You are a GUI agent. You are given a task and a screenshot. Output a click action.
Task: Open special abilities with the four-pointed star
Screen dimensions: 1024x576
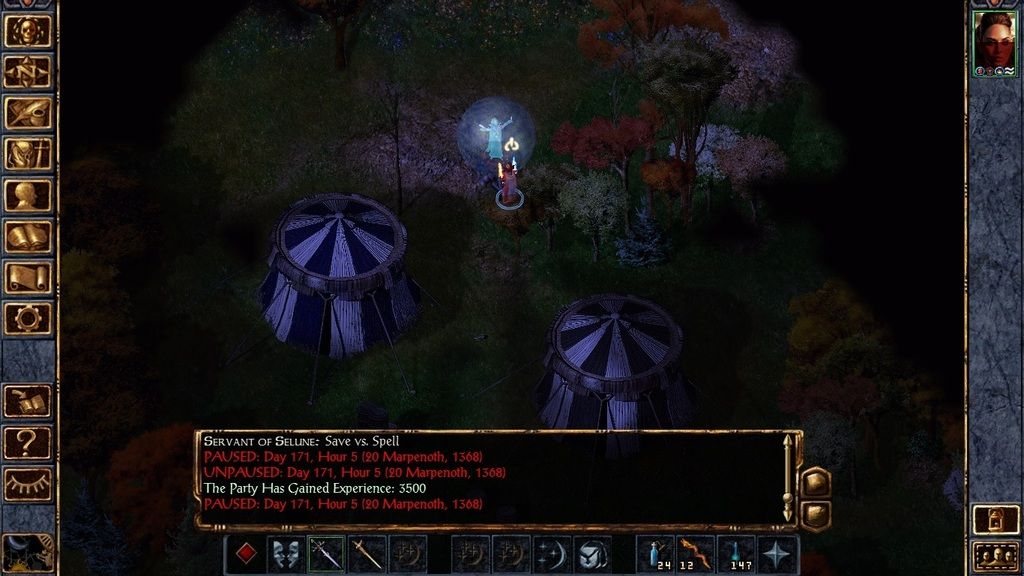pos(779,554)
